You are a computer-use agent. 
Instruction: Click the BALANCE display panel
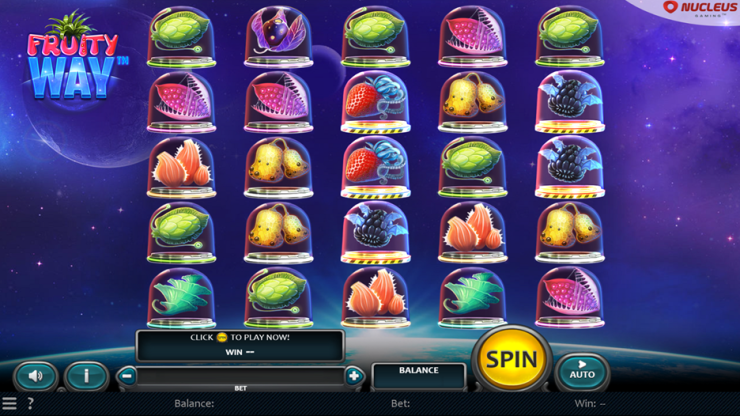(418, 376)
